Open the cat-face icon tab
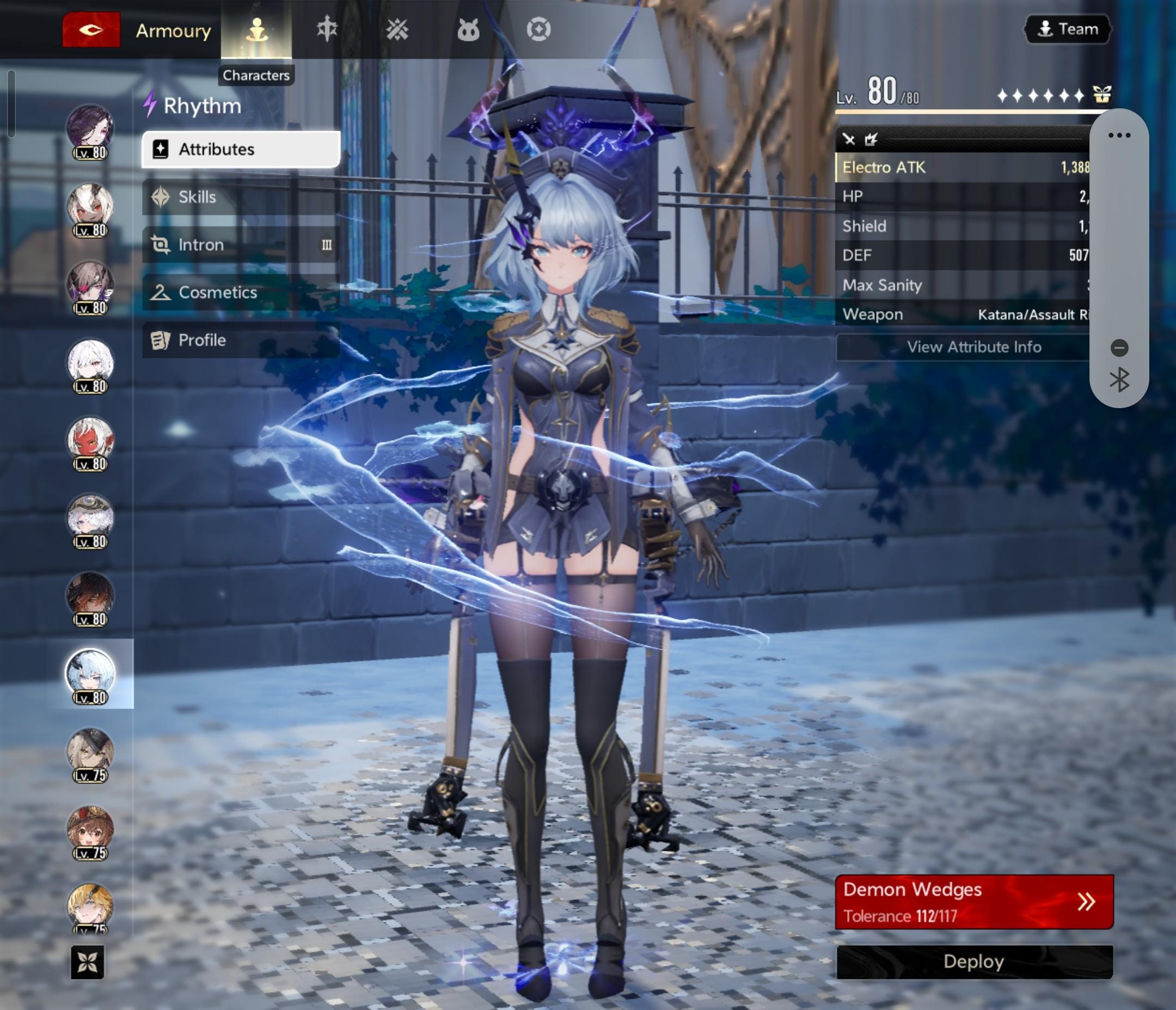Image resolution: width=1176 pixels, height=1010 pixels. (x=468, y=29)
